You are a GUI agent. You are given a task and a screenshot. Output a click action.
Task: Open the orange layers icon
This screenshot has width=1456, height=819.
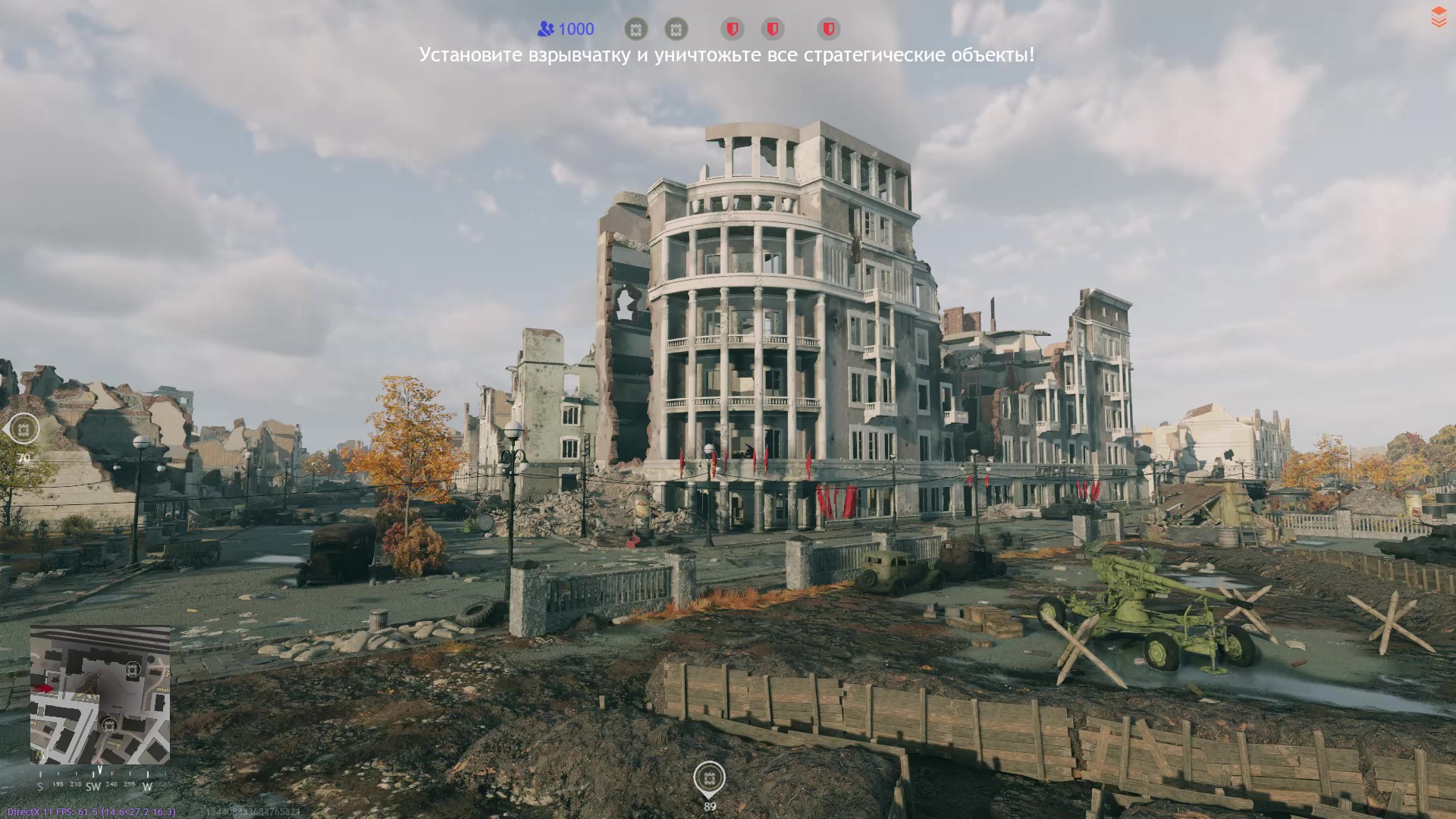[x=1439, y=17]
